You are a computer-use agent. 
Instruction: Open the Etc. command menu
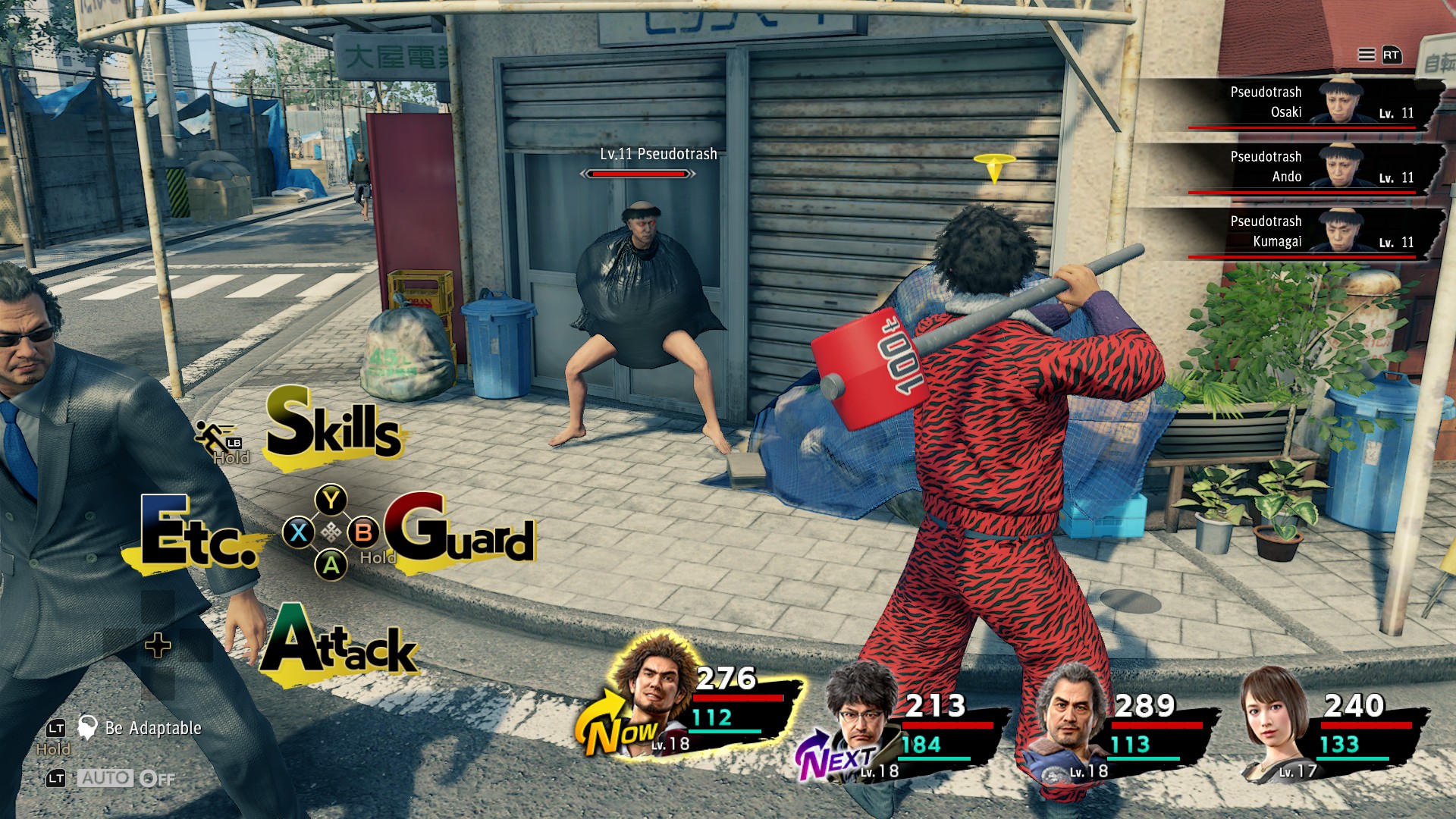click(198, 535)
